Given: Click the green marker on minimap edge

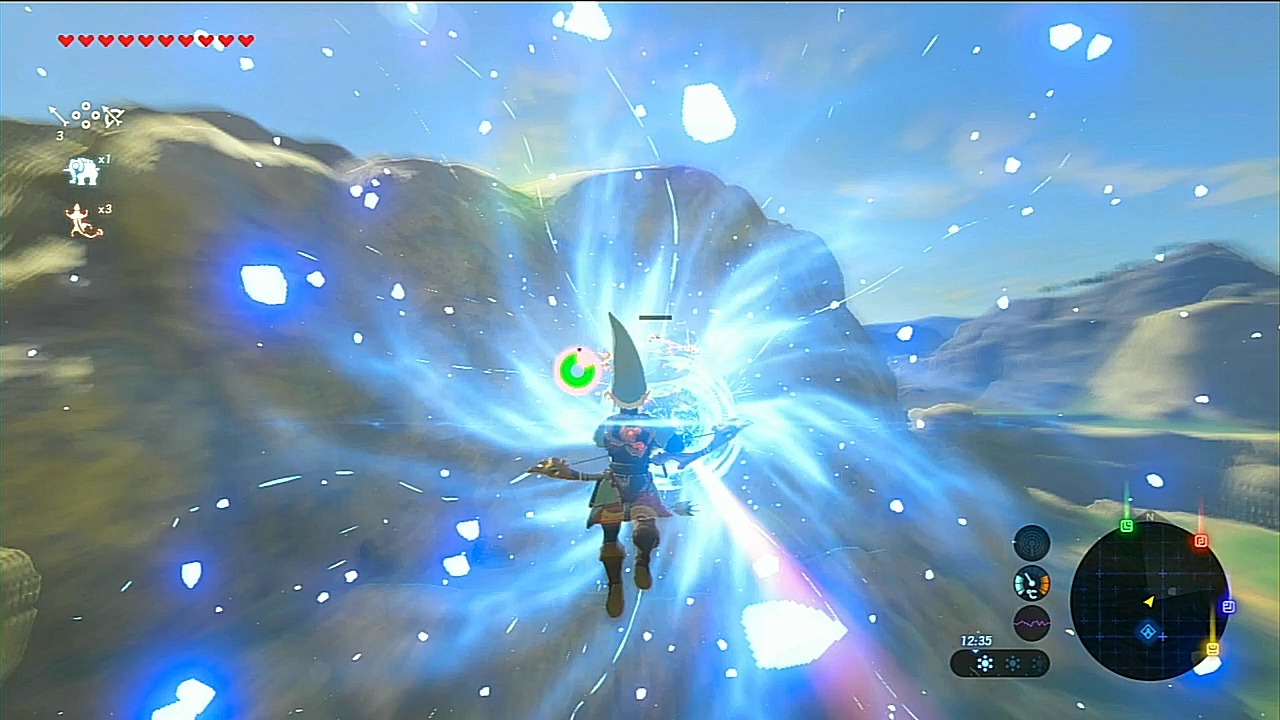Looking at the screenshot, I should 1127,526.
